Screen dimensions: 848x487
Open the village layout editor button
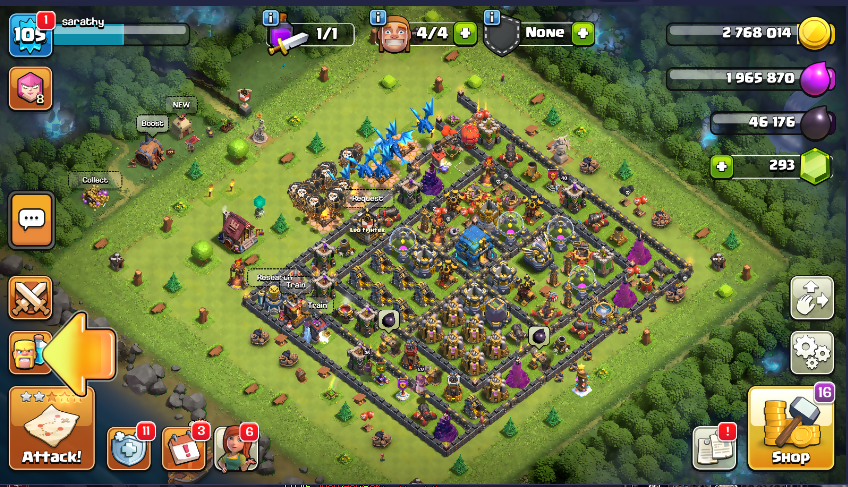click(811, 297)
